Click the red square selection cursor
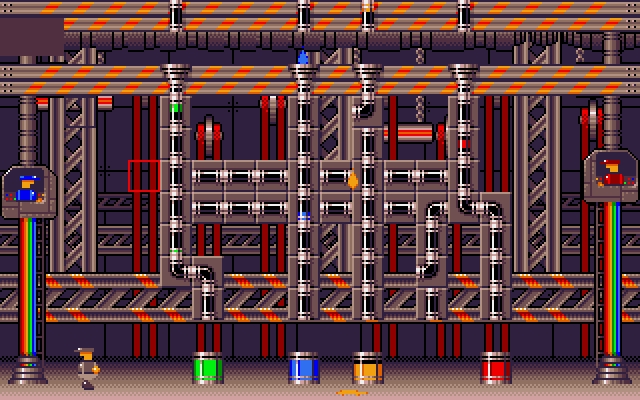Screen dimensions: 640x400 (x=144, y=176)
